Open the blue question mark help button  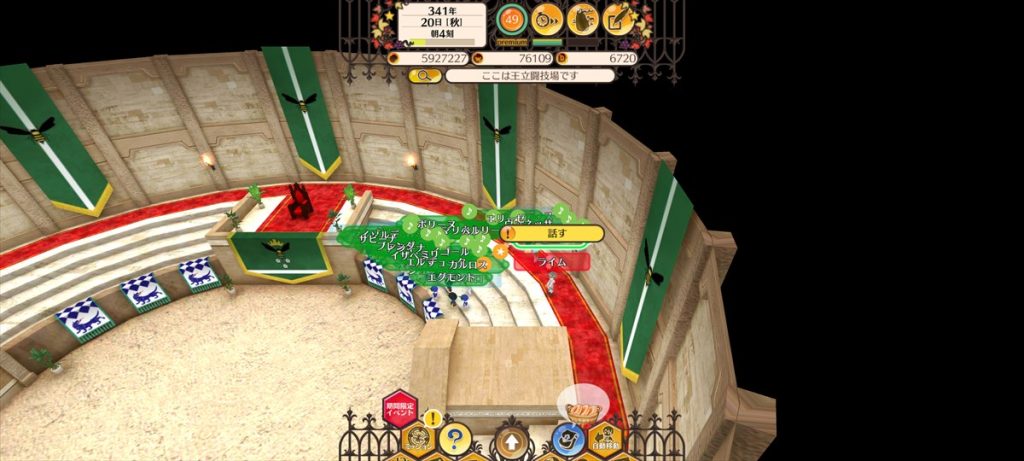(x=455, y=438)
